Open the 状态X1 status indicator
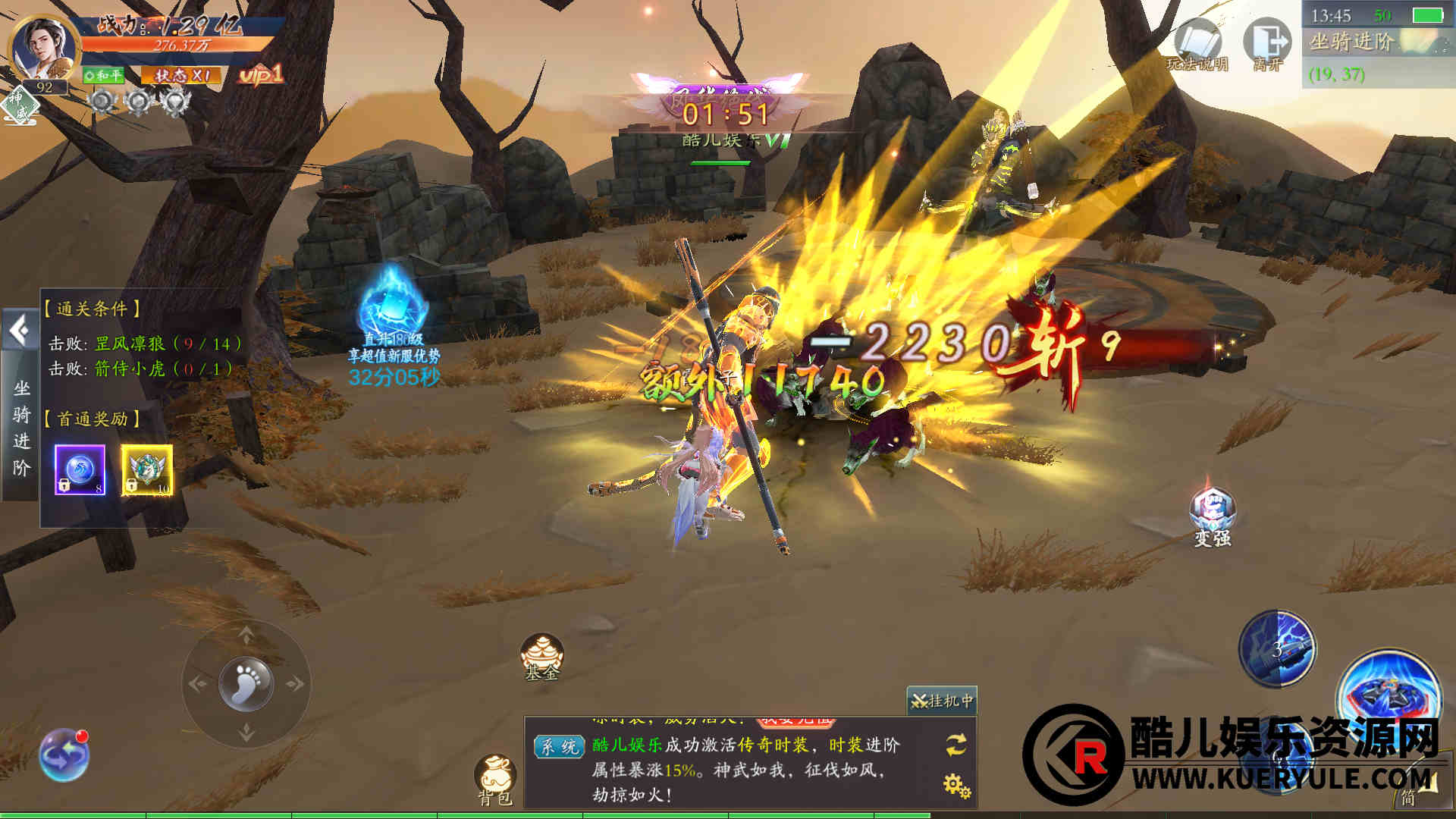This screenshot has width=1456, height=819. [x=182, y=75]
